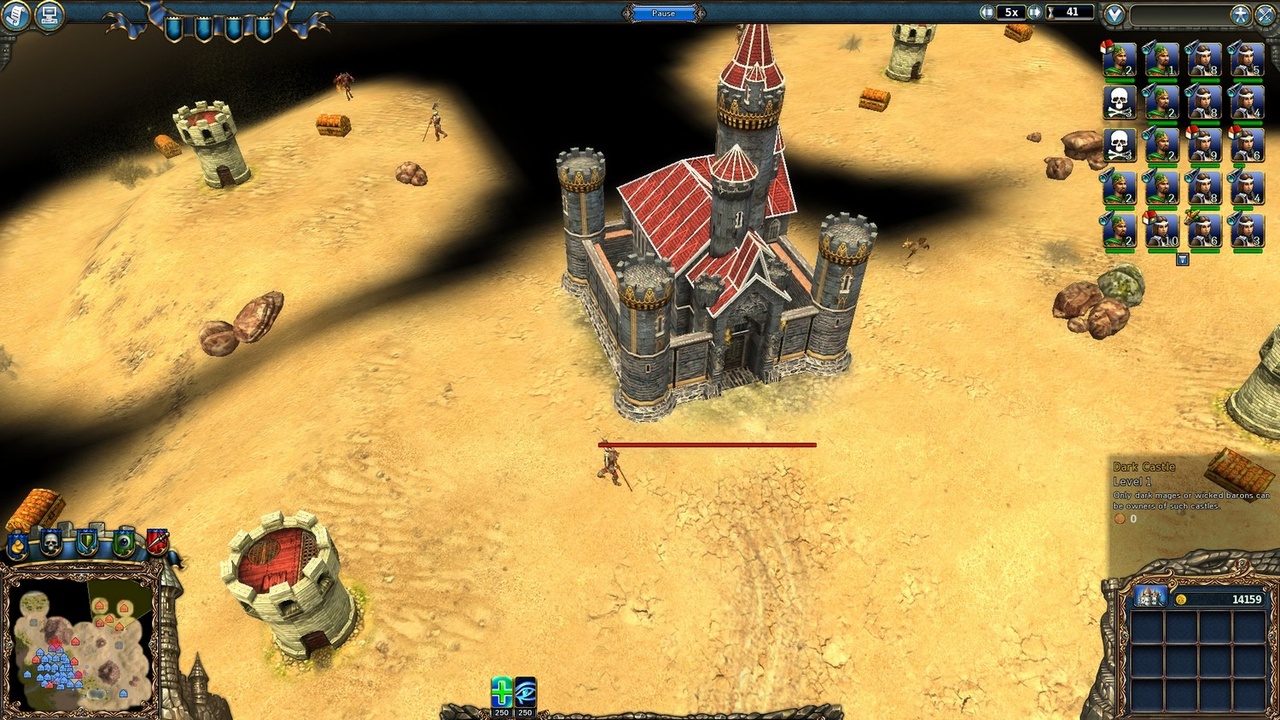Toggle the spyglass marker on the level 1 hero

(x=1146, y=49)
